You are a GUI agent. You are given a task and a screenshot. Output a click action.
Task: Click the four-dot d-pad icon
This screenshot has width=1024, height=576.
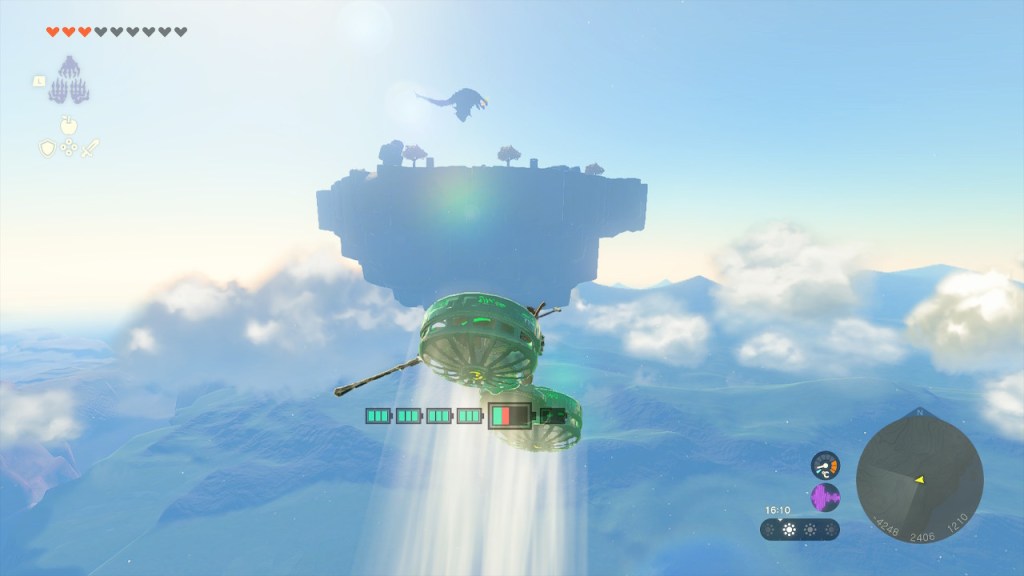[69, 148]
